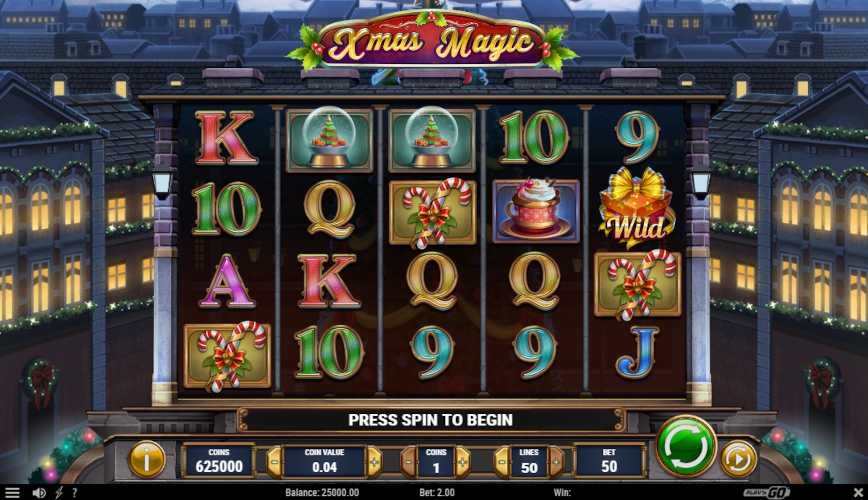The width and height of the screenshot is (868, 500).
Task: Decrease the number of coins
Action: tap(408, 460)
